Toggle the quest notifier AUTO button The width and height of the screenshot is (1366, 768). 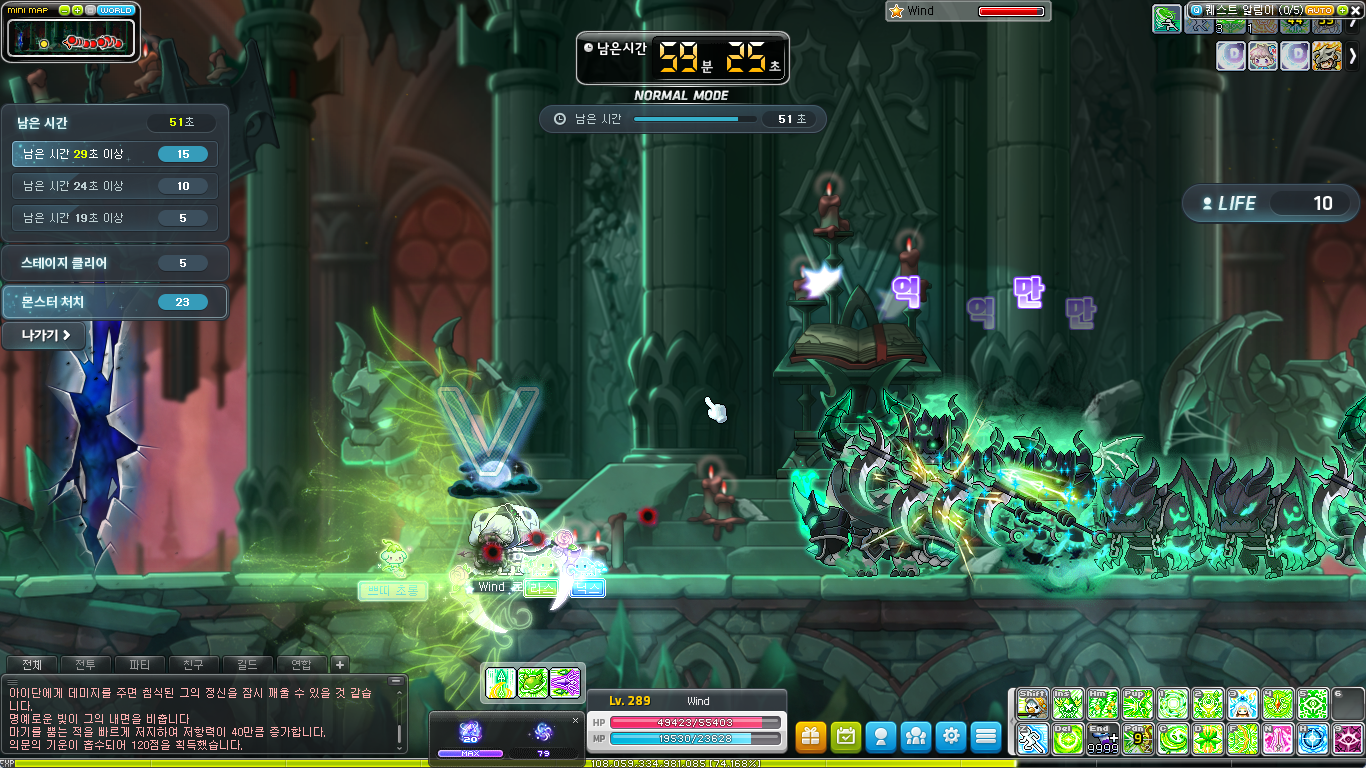click(x=1320, y=10)
